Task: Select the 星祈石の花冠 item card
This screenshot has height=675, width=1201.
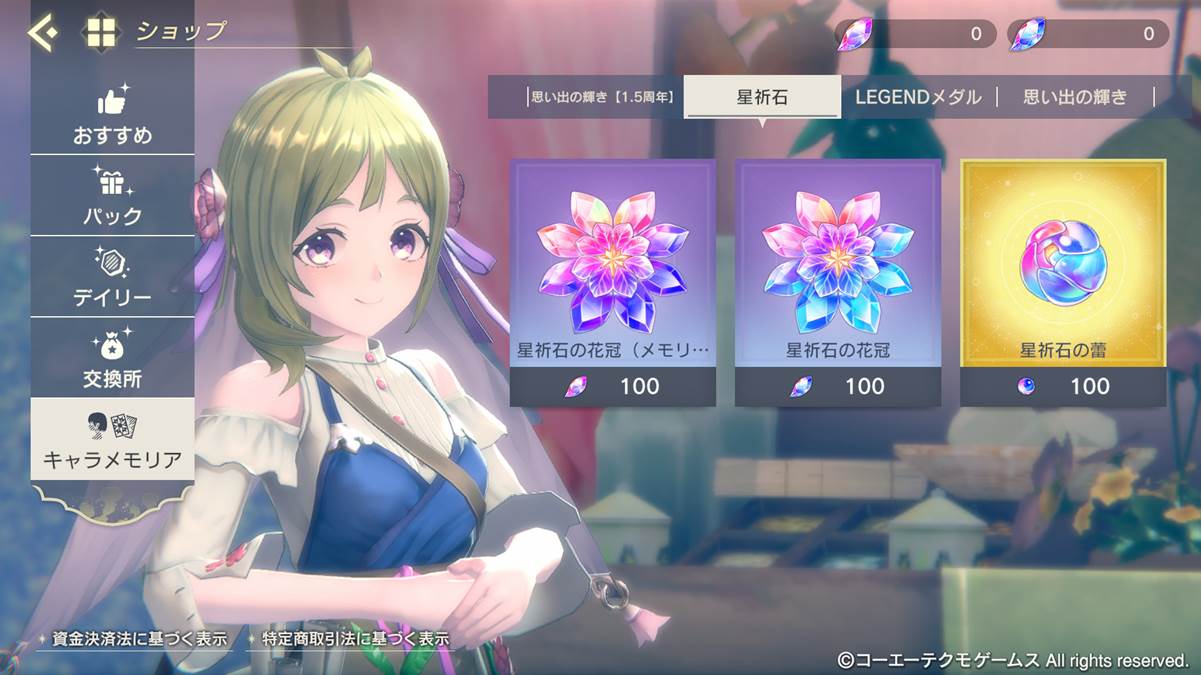Action: pyautogui.click(x=838, y=282)
